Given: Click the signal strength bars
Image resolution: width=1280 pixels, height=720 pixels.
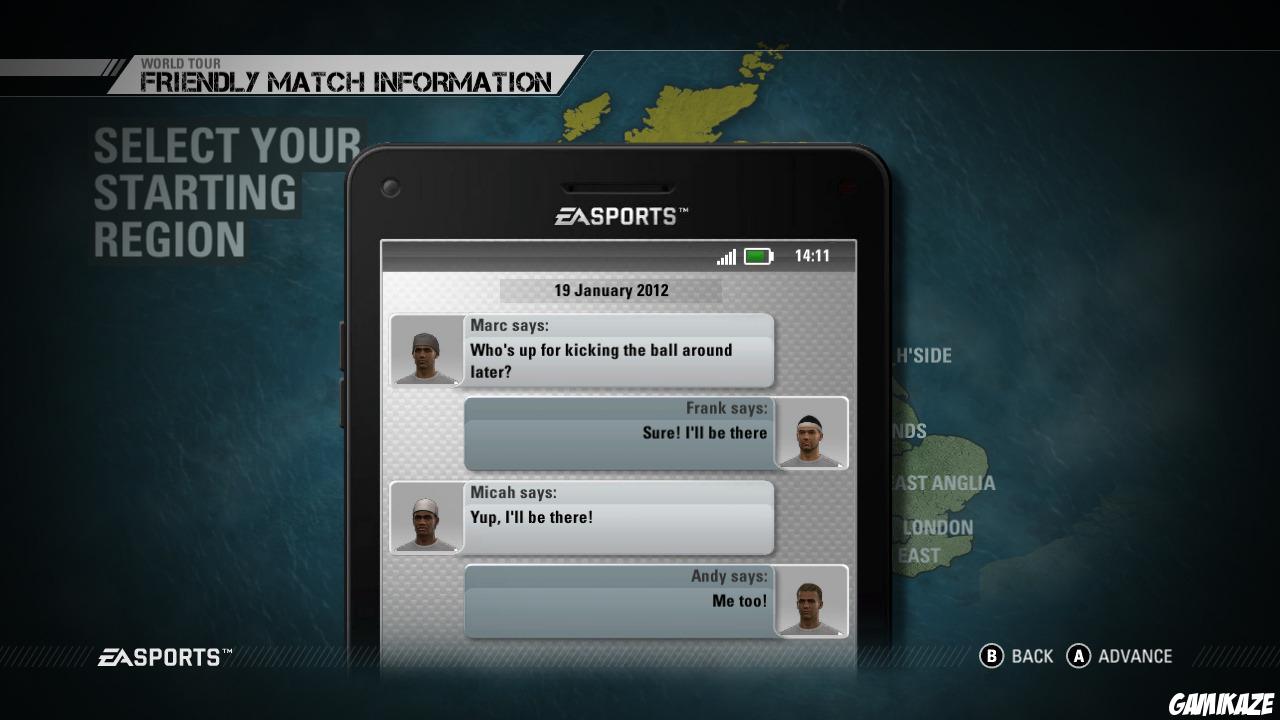Looking at the screenshot, I should click(x=726, y=256).
